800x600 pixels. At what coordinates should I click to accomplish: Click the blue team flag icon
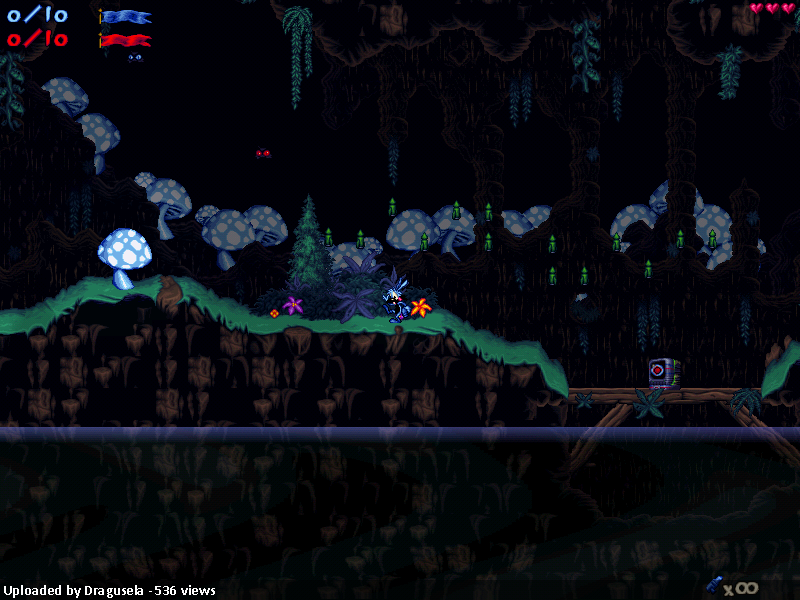click(126, 16)
